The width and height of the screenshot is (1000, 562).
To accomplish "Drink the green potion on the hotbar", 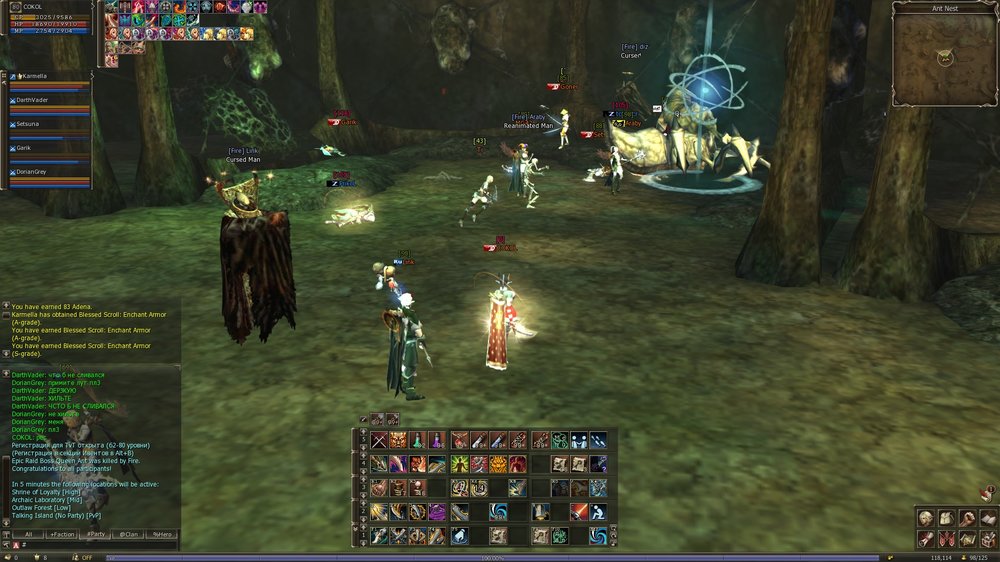I will (416, 440).
